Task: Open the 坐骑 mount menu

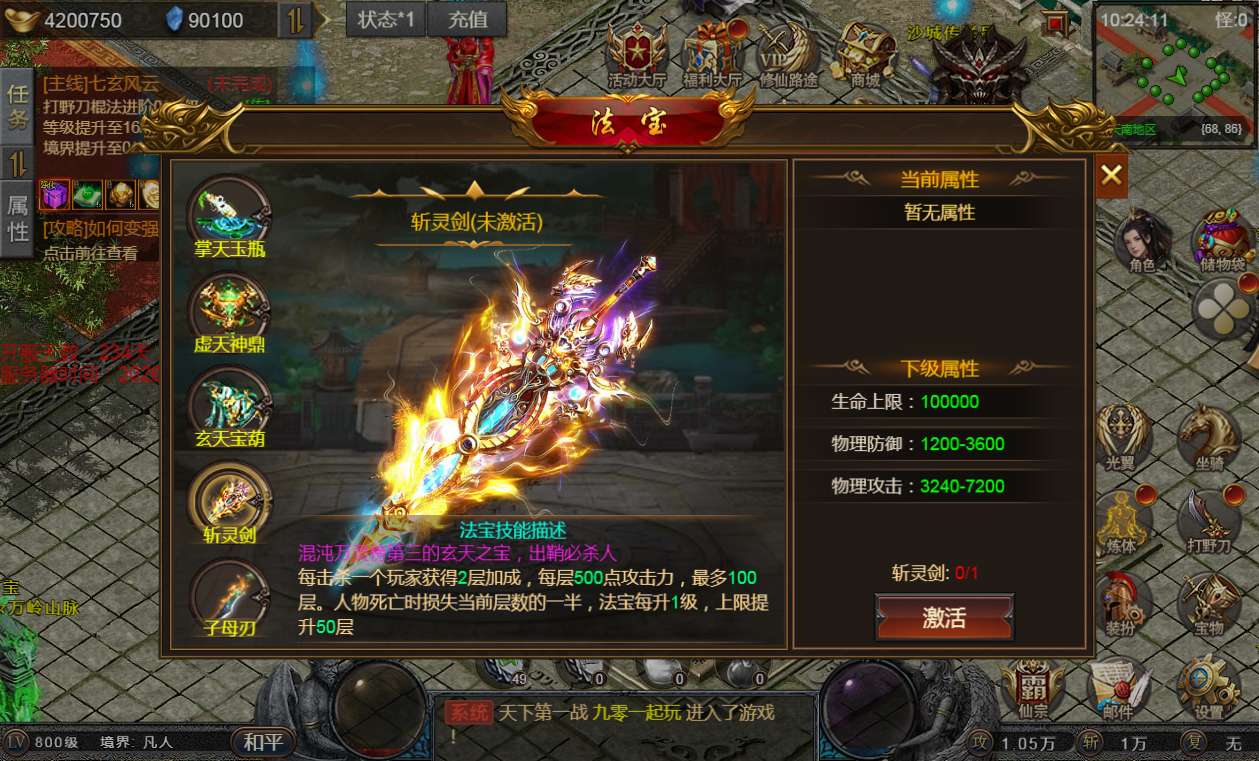Action: pos(1208,437)
